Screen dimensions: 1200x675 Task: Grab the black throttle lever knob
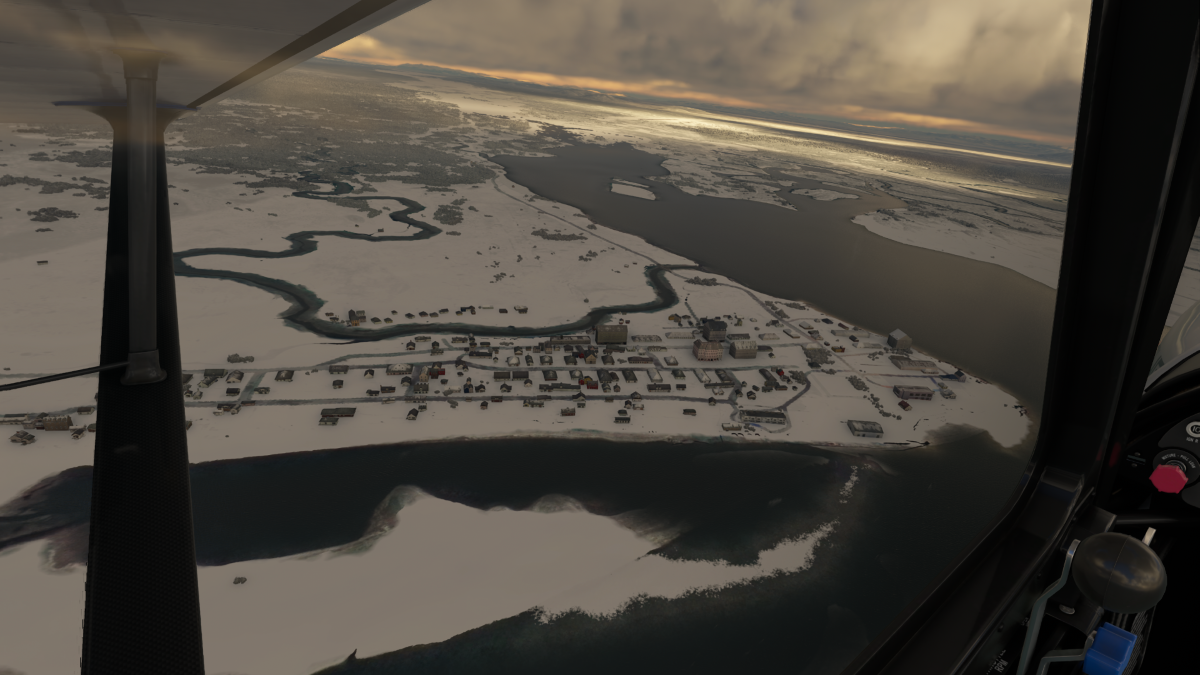[x=1119, y=571]
